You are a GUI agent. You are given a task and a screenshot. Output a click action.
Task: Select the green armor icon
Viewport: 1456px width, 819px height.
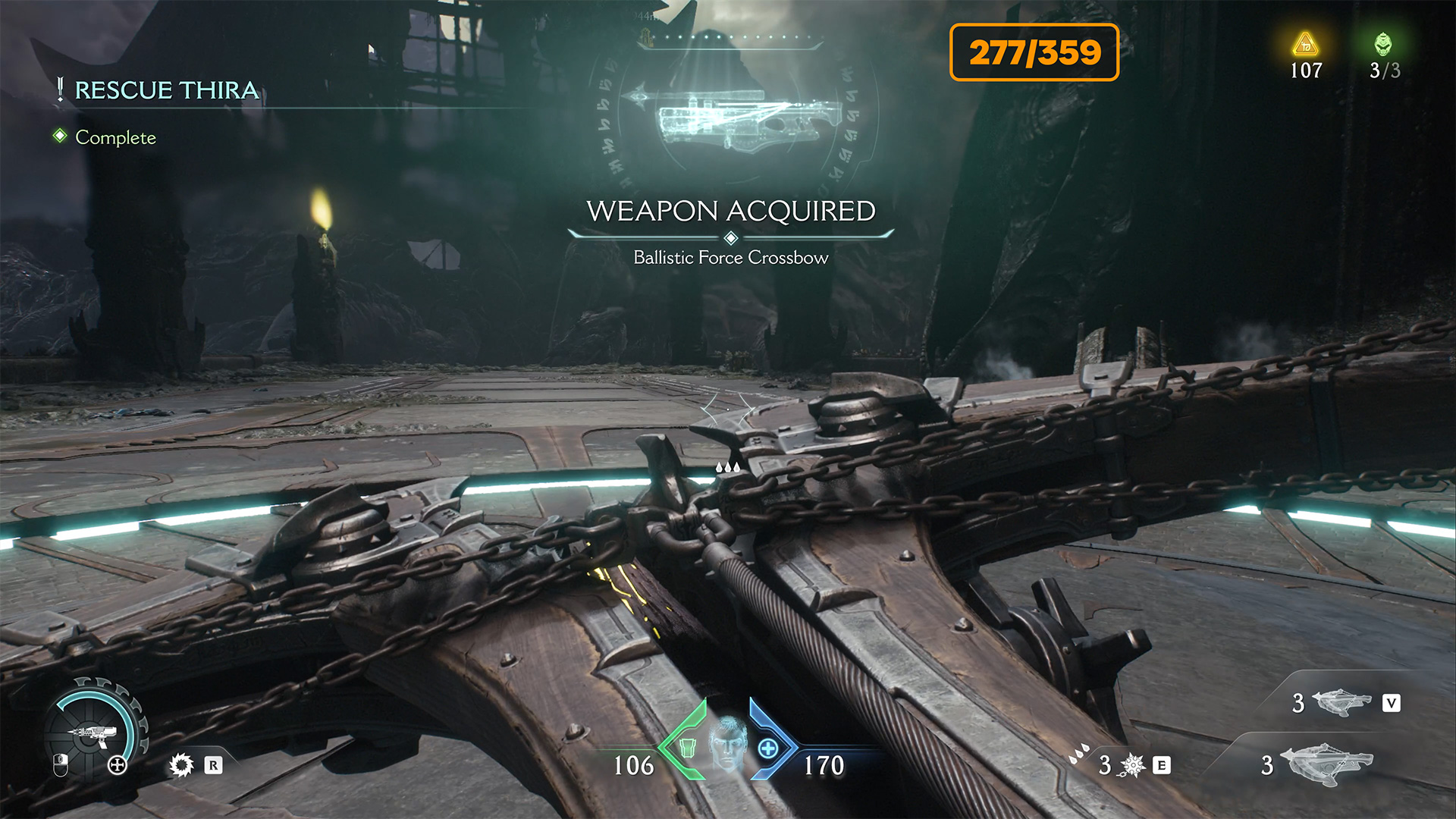[687, 748]
